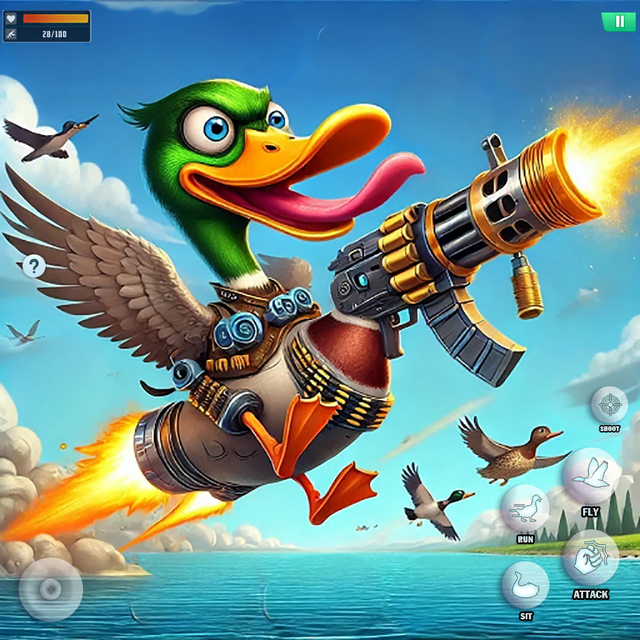
Task: Hit the Attack button
Action: pos(590,557)
